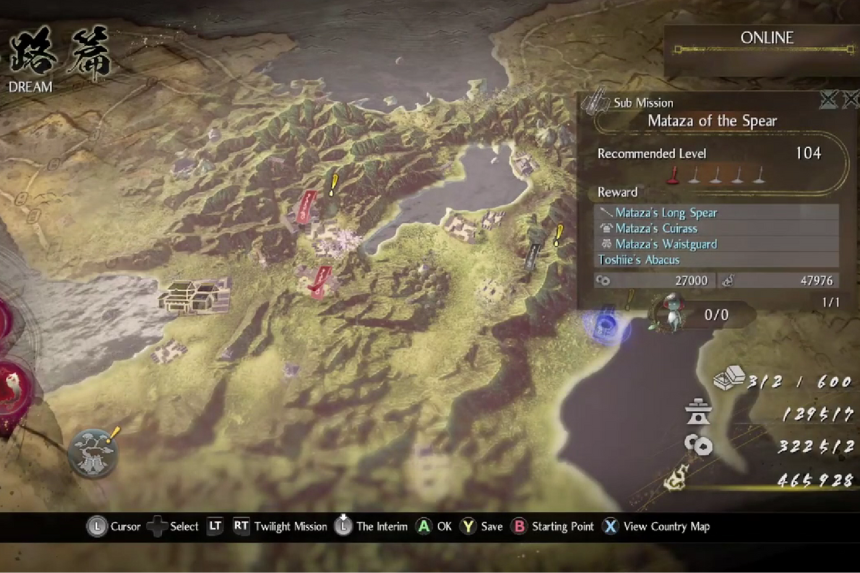860x573 pixels.
Task: Select the glowing blue cursor mission marker
Action: coord(605,324)
